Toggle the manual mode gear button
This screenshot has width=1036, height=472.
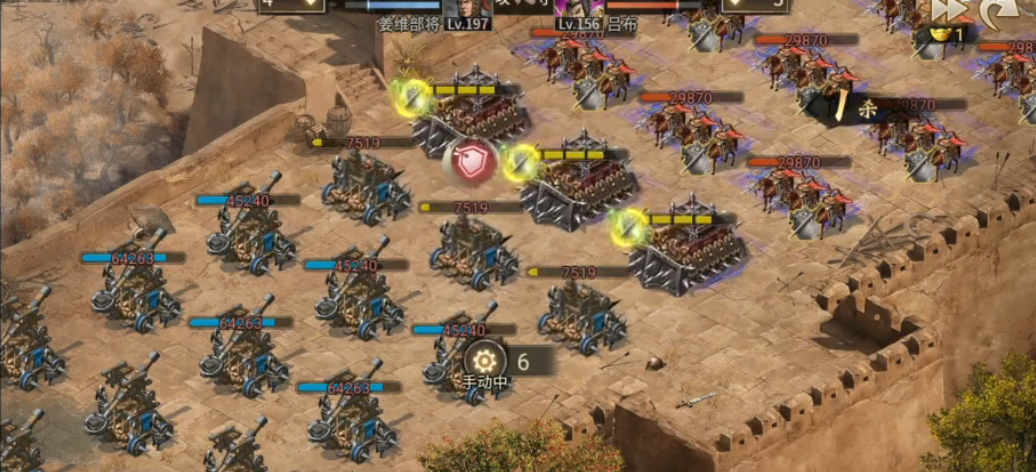pos(485,360)
